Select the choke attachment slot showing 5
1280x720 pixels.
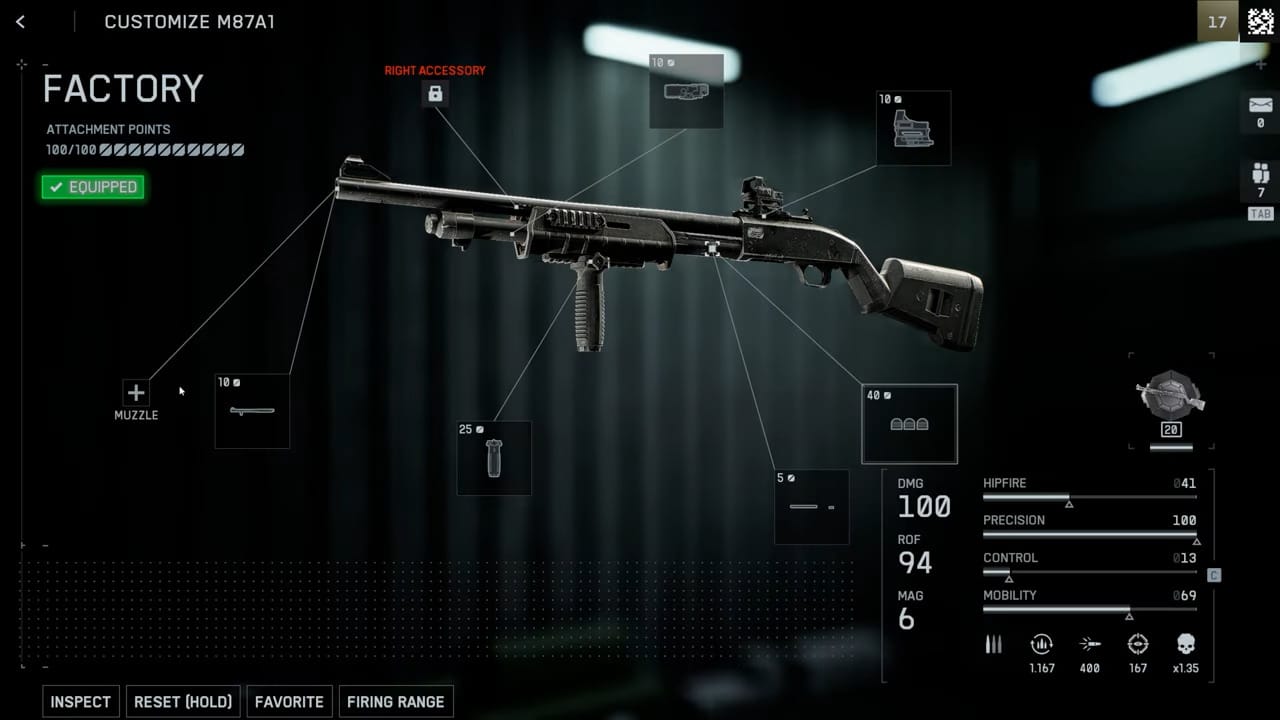click(x=811, y=507)
